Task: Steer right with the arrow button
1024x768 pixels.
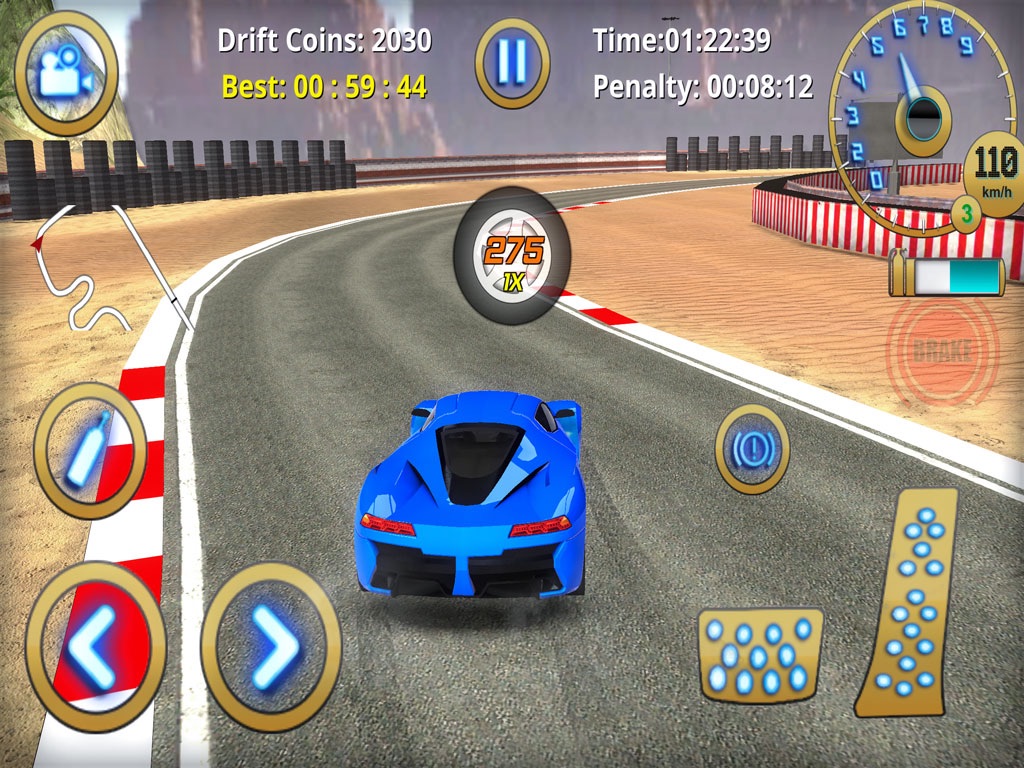Action: click(271, 646)
